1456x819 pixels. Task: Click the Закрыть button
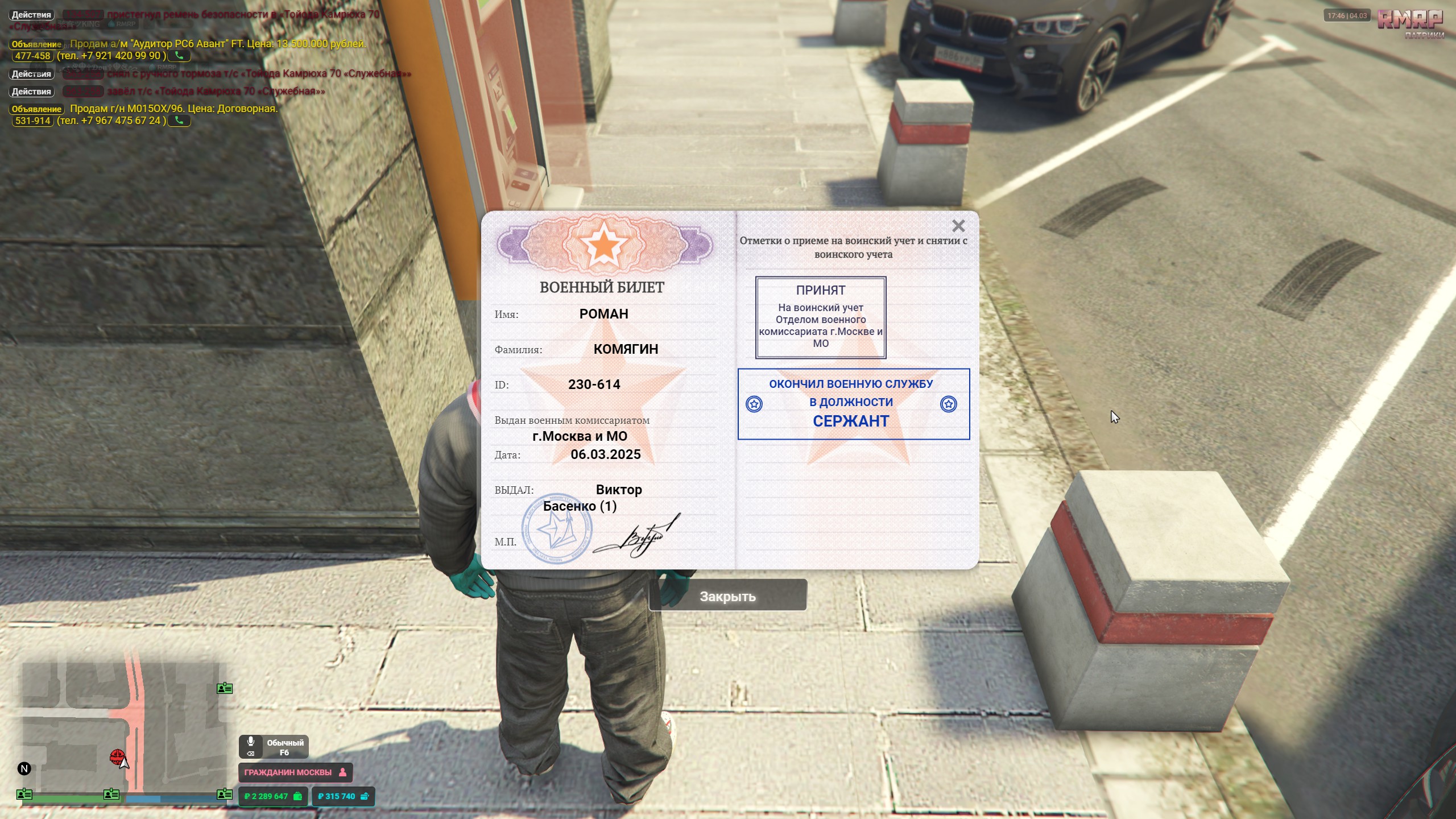(727, 596)
